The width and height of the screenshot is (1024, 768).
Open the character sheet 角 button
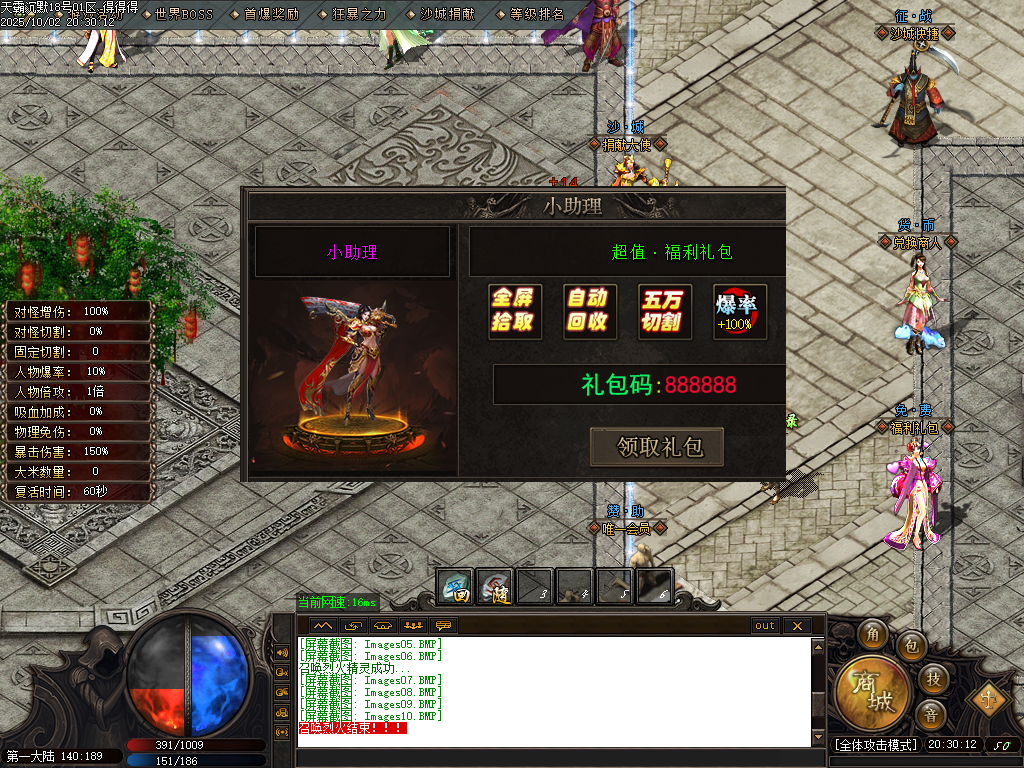click(872, 634)
